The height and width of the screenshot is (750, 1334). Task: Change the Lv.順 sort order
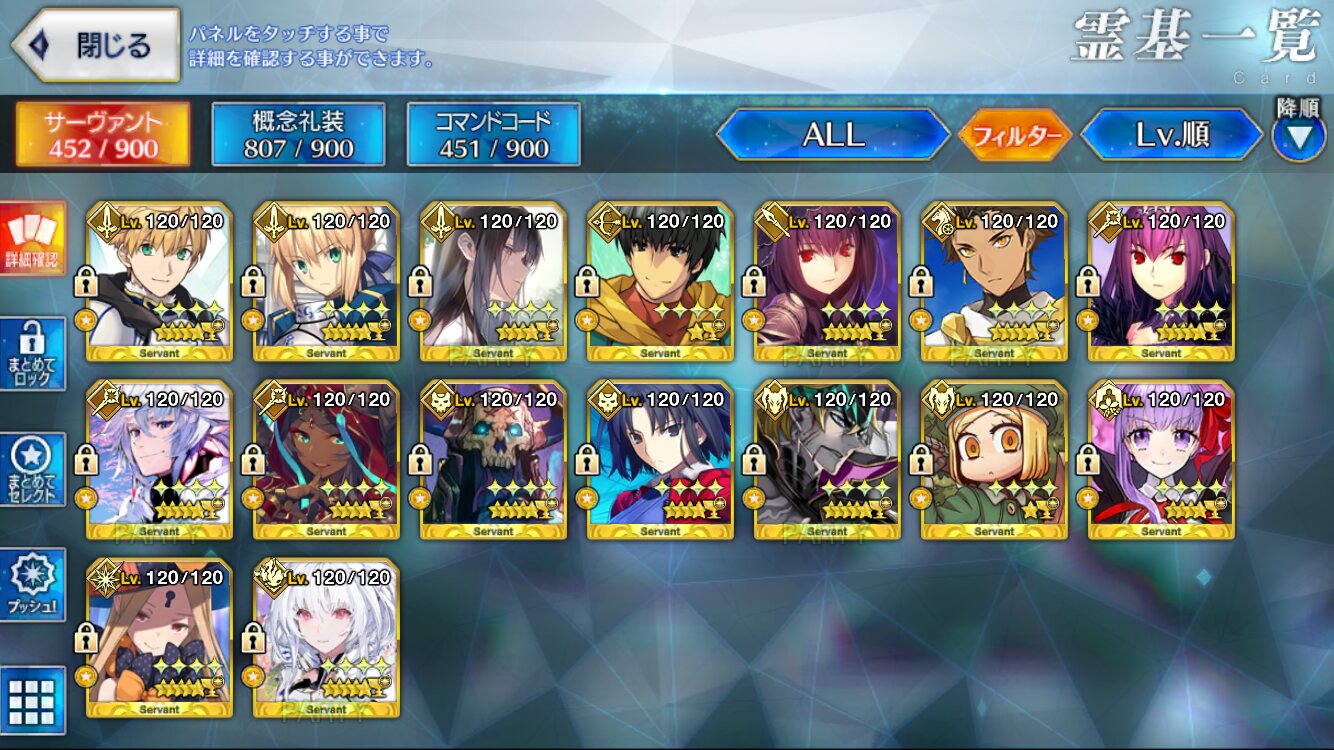click(x=1171, y=135)
